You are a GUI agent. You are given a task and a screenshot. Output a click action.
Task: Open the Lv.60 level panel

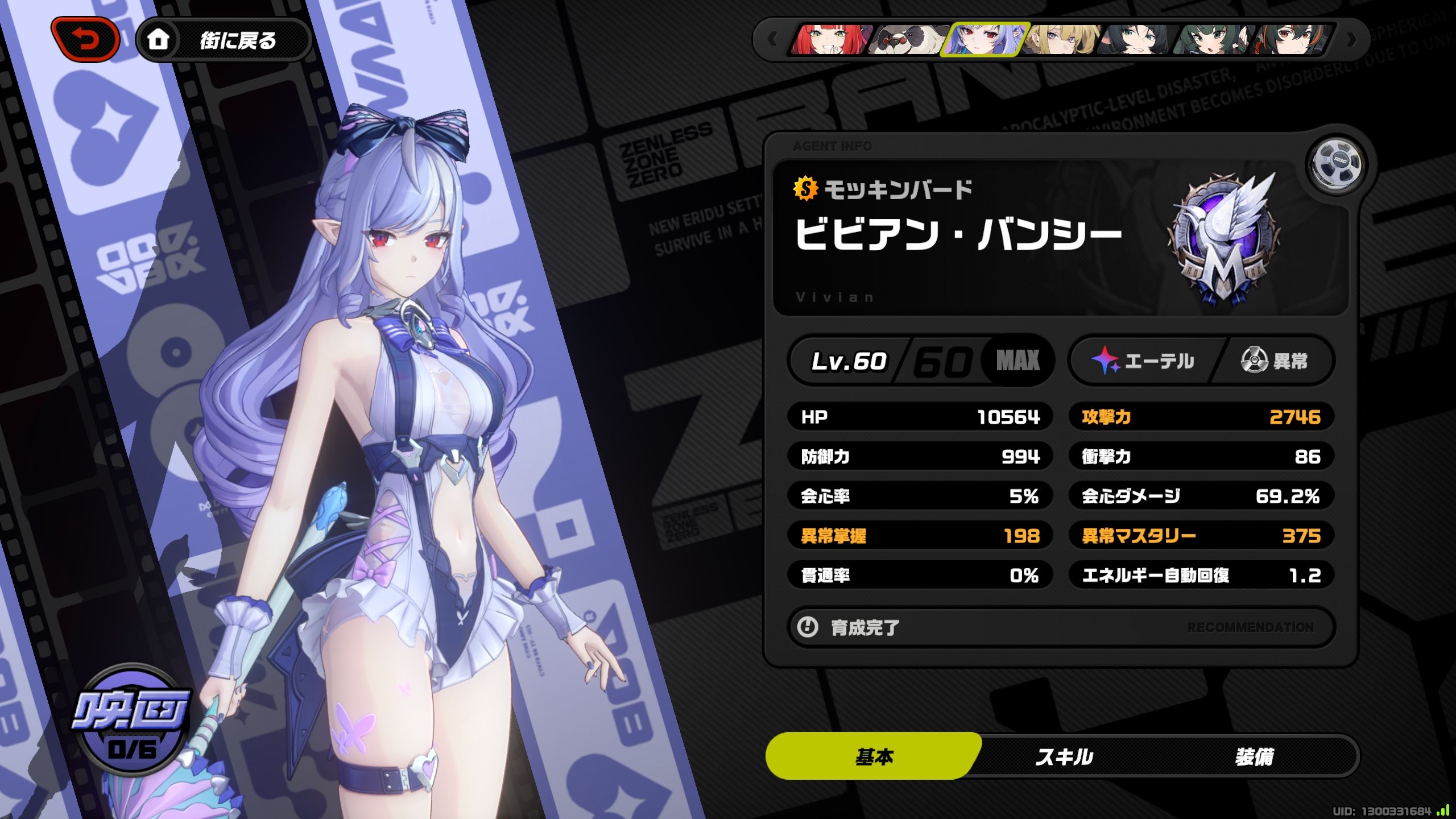921,361
